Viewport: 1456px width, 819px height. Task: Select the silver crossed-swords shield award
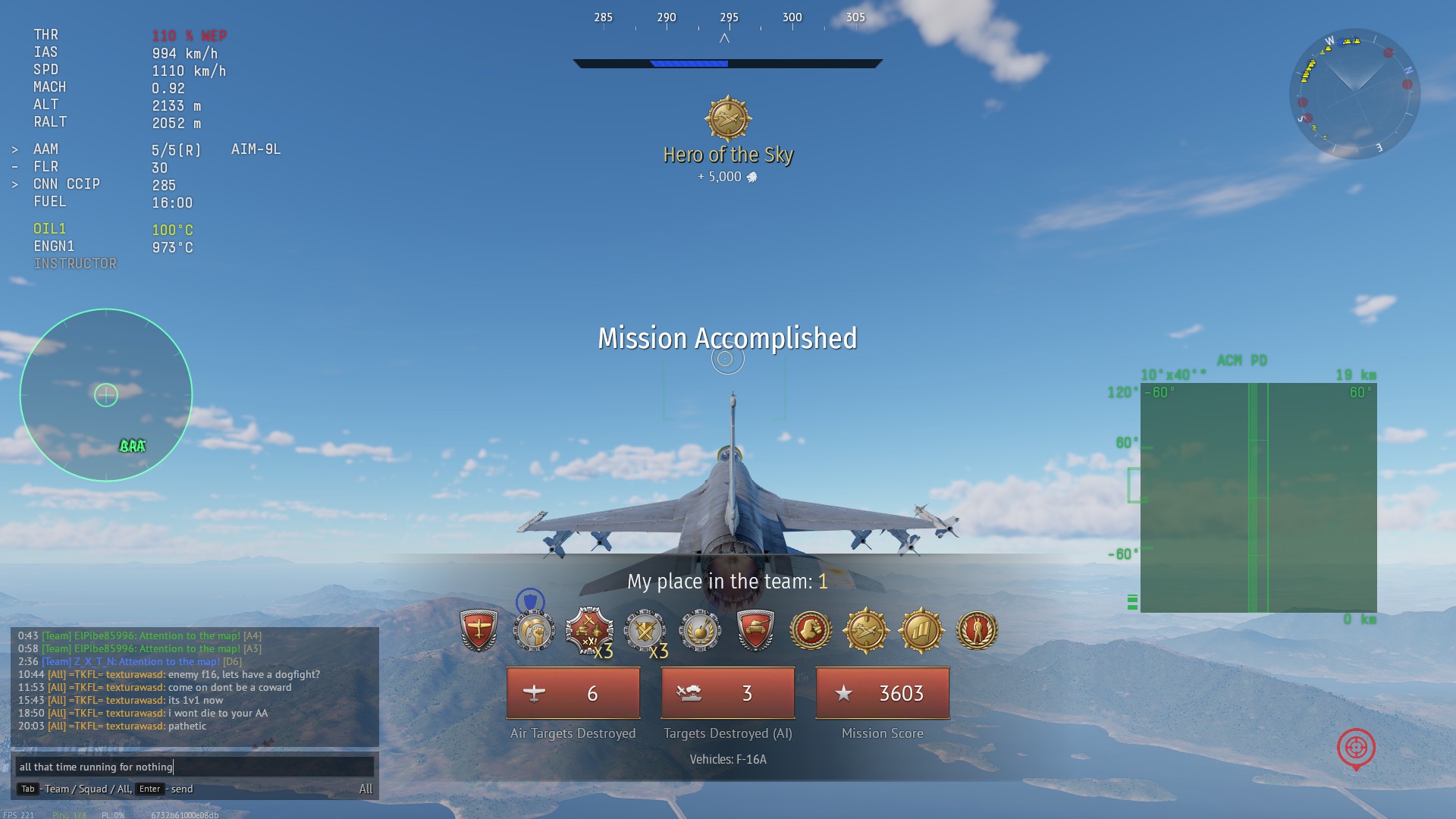(x=645, y=630)
